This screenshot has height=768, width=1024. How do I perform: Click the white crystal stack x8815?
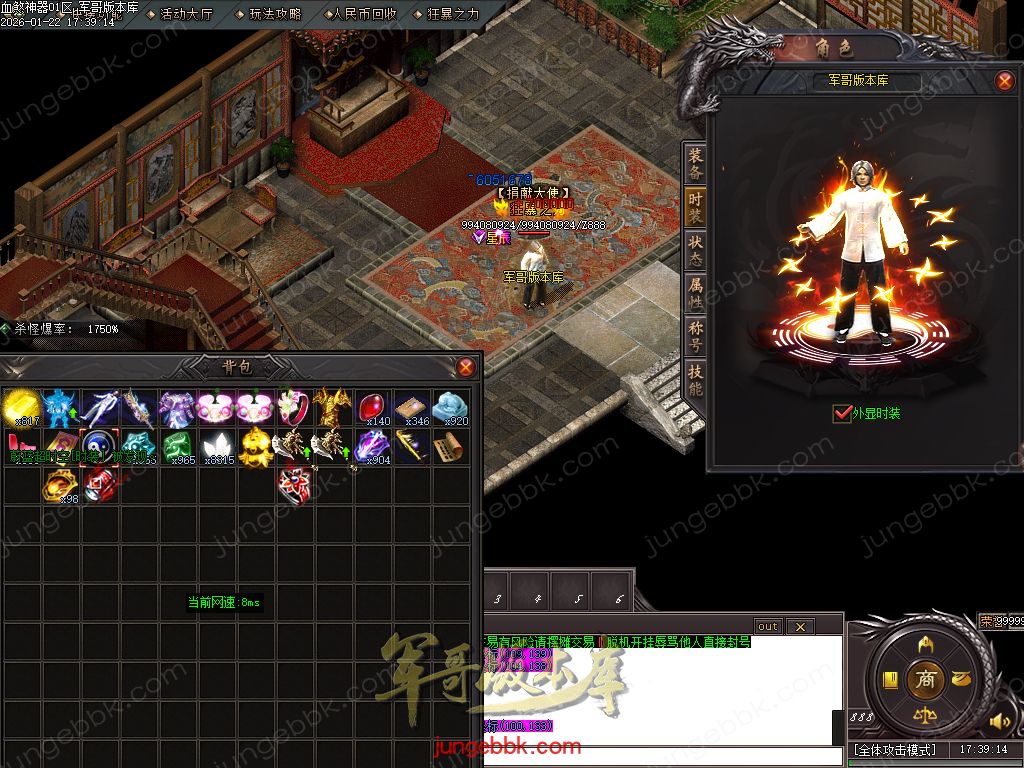pos(216,446)
